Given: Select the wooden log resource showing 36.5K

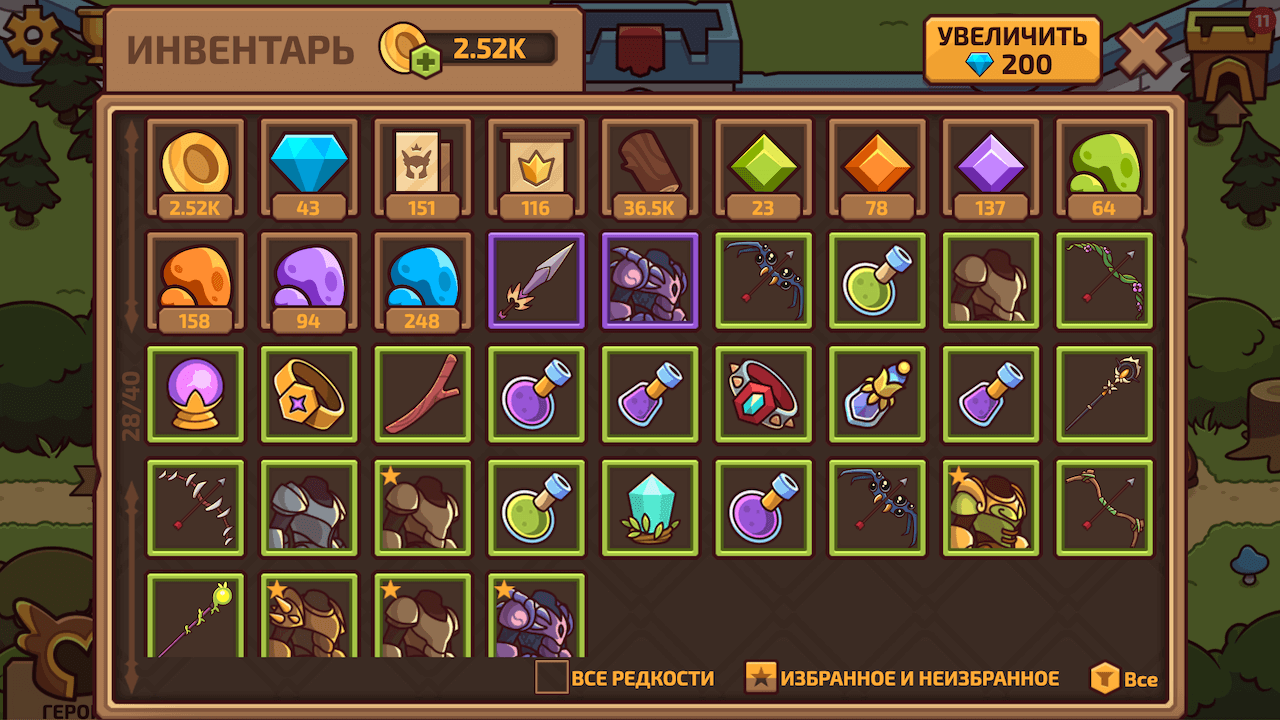Looking at the screenshot, I should pos(649,167).
